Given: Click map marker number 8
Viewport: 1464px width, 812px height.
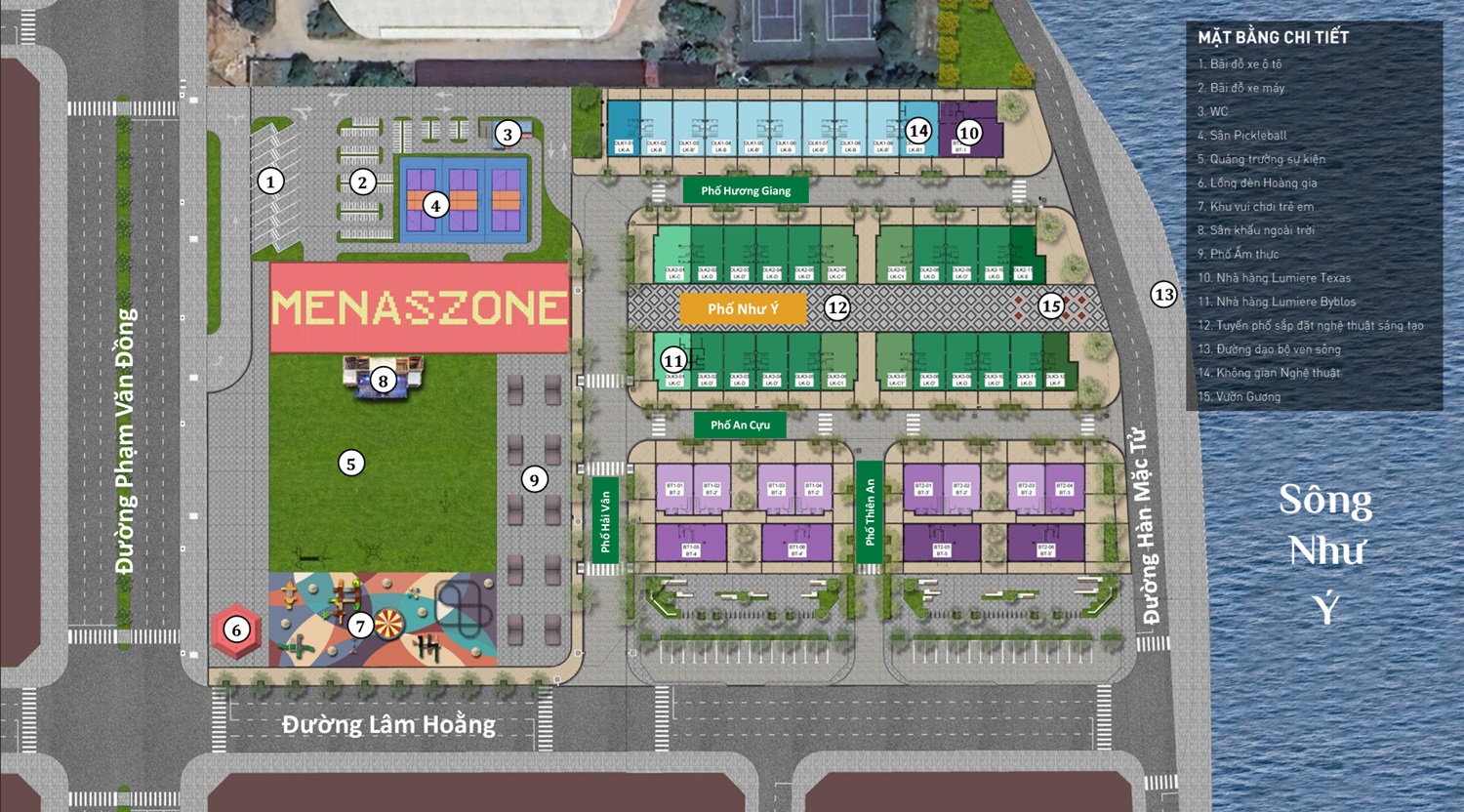Looking at the screenshot, I should click(x=384, y=381).
